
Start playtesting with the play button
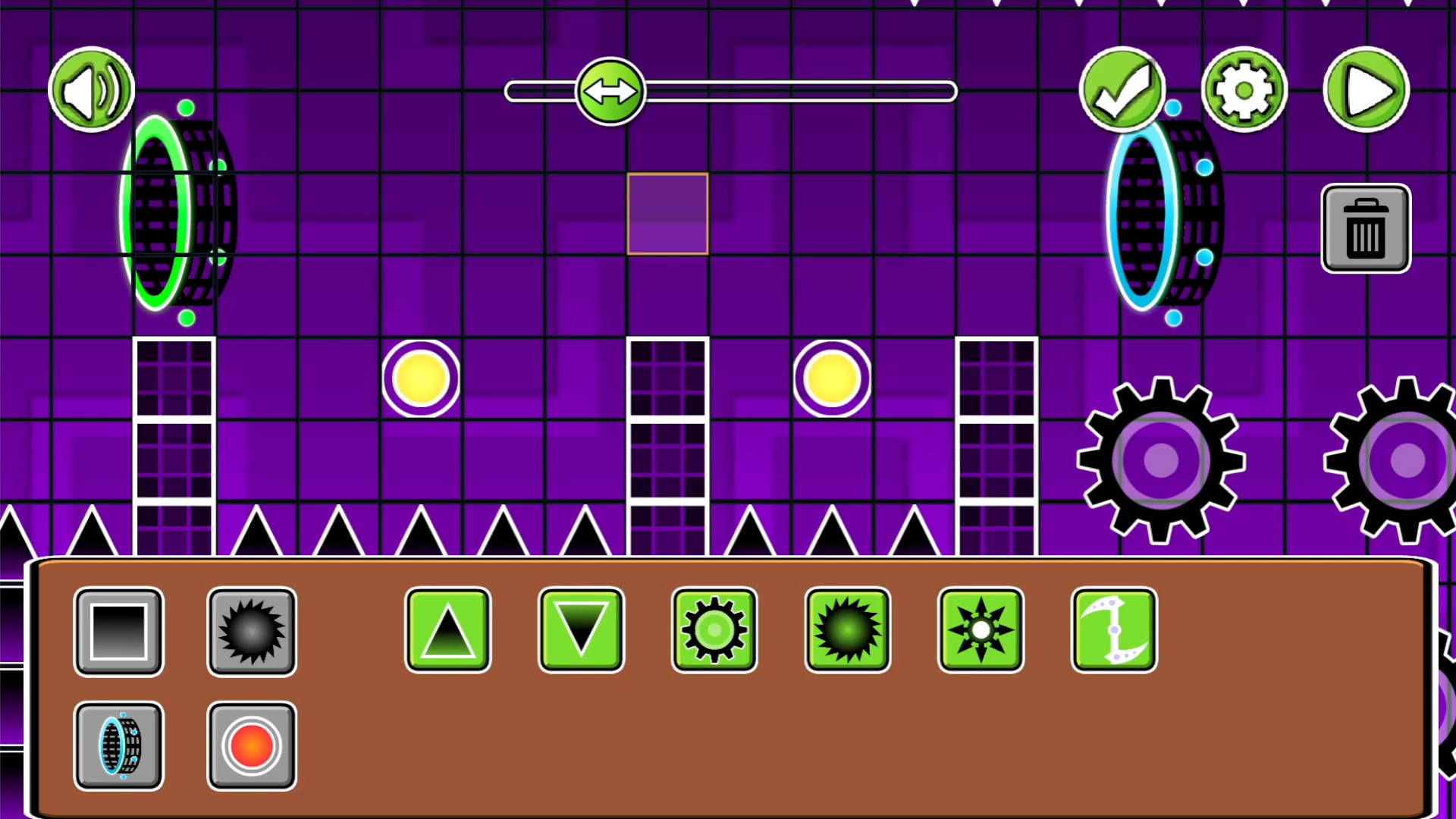click(x=1365, y=89)
